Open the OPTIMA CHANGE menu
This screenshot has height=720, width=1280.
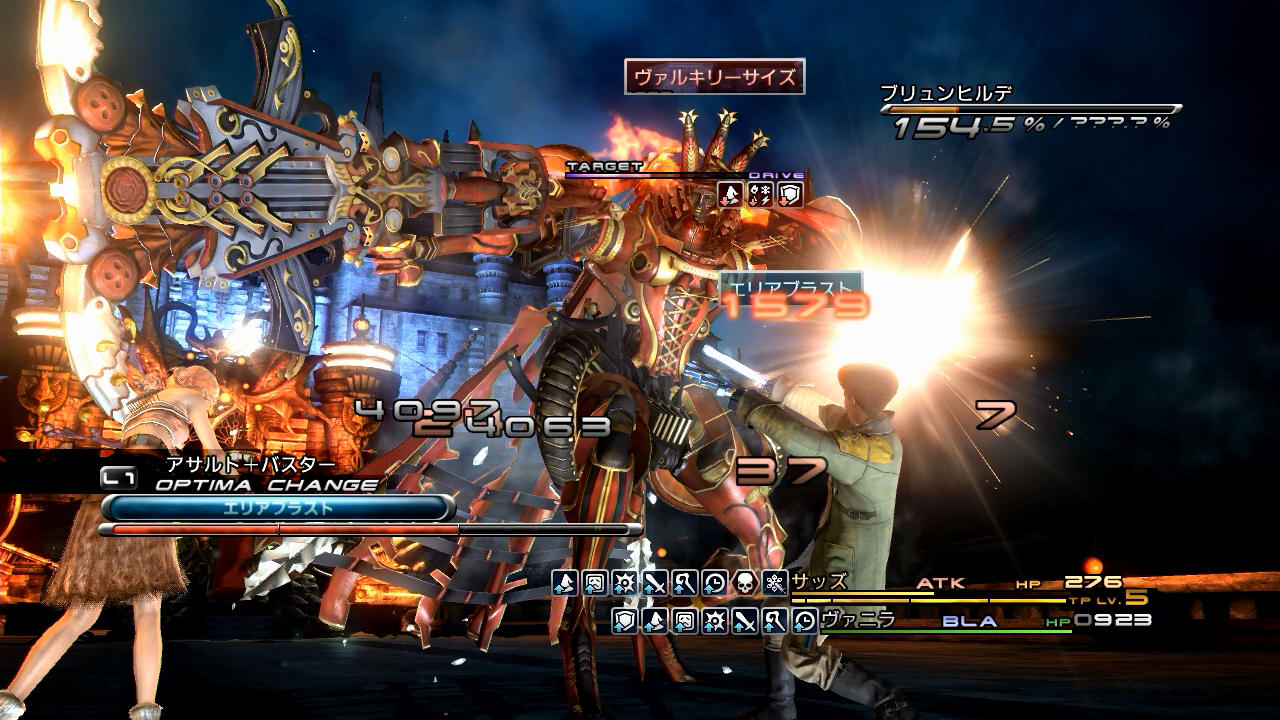266,485
